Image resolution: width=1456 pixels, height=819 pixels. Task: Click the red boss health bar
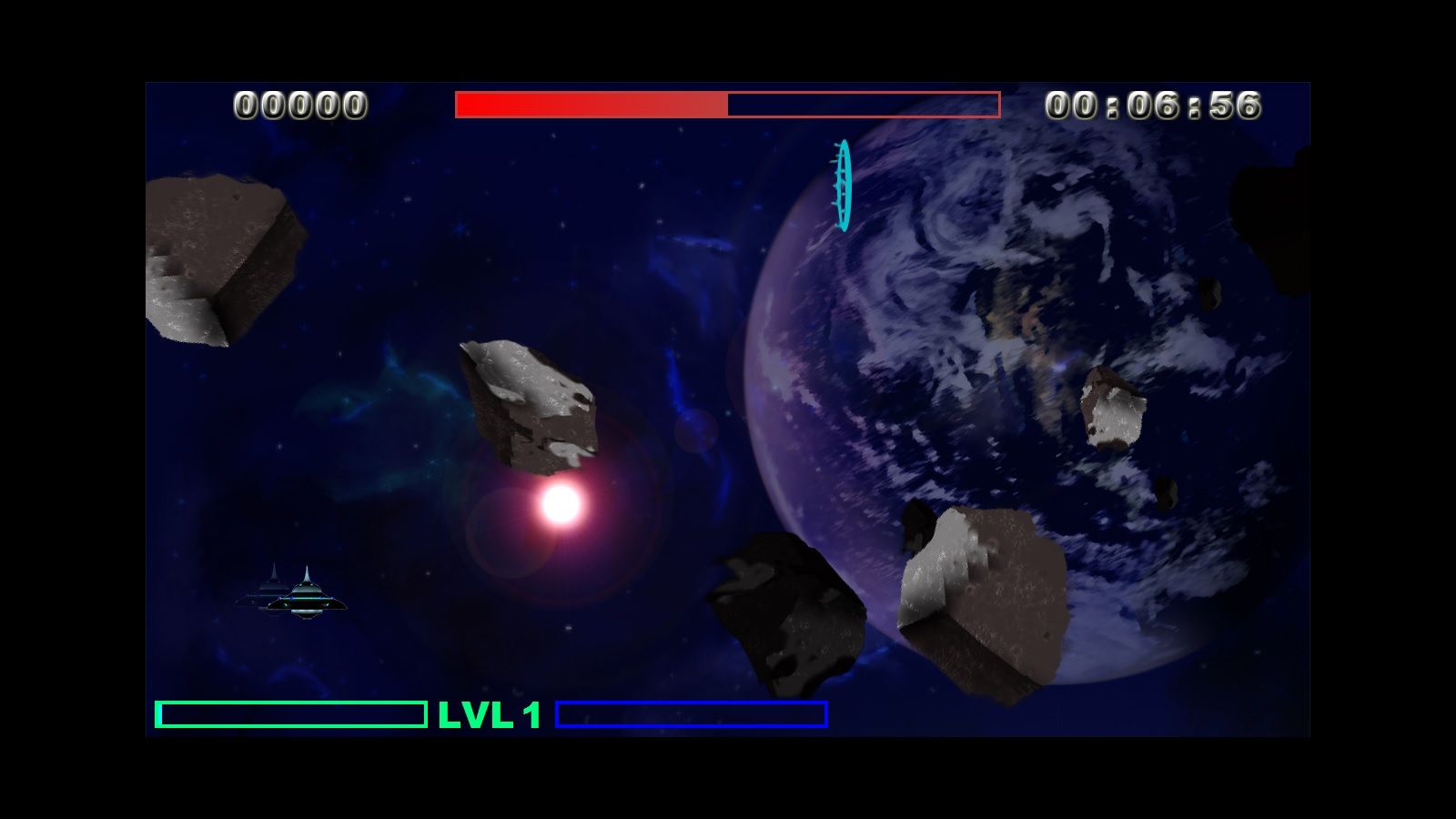(728, 104)
